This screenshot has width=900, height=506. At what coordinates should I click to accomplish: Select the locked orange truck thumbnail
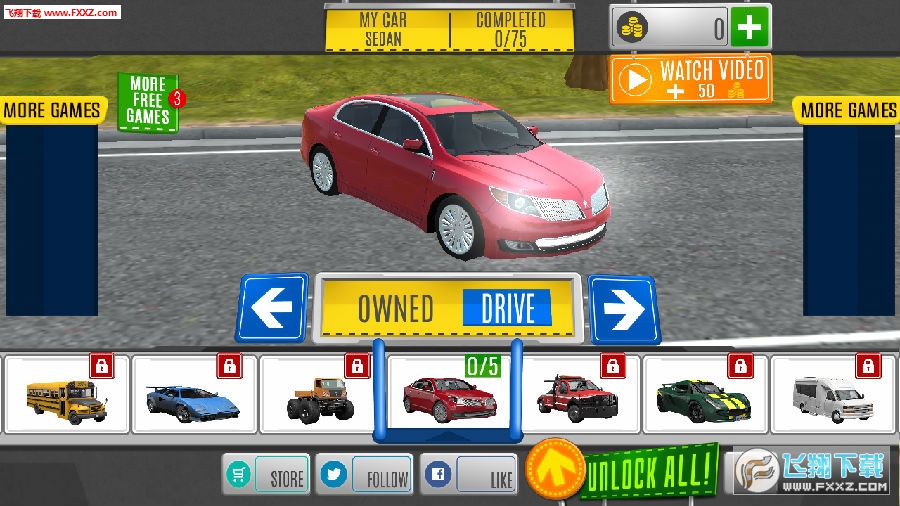pos(322,395)
